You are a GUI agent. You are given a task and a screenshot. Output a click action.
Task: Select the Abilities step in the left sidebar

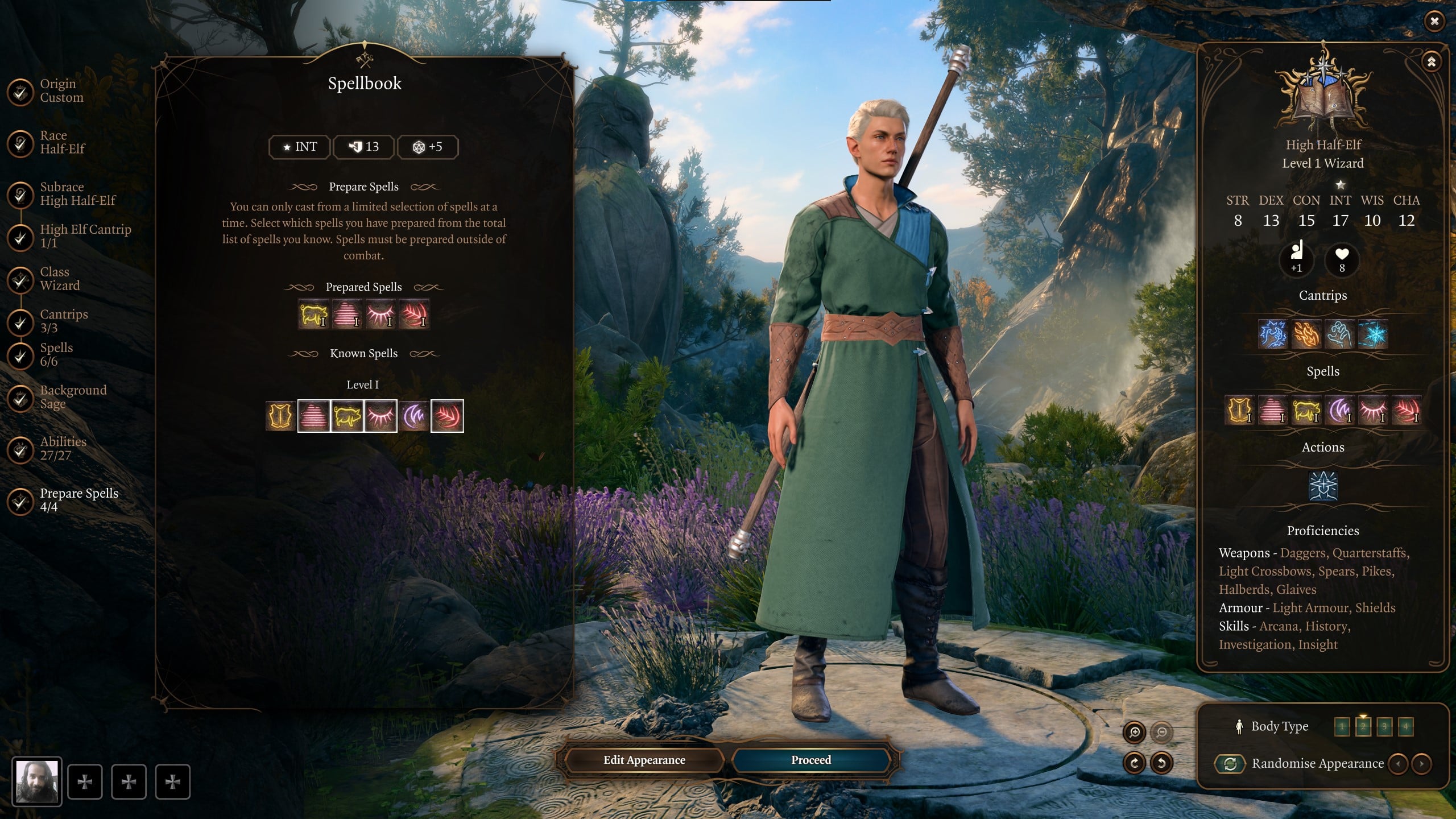pos(63,448)
